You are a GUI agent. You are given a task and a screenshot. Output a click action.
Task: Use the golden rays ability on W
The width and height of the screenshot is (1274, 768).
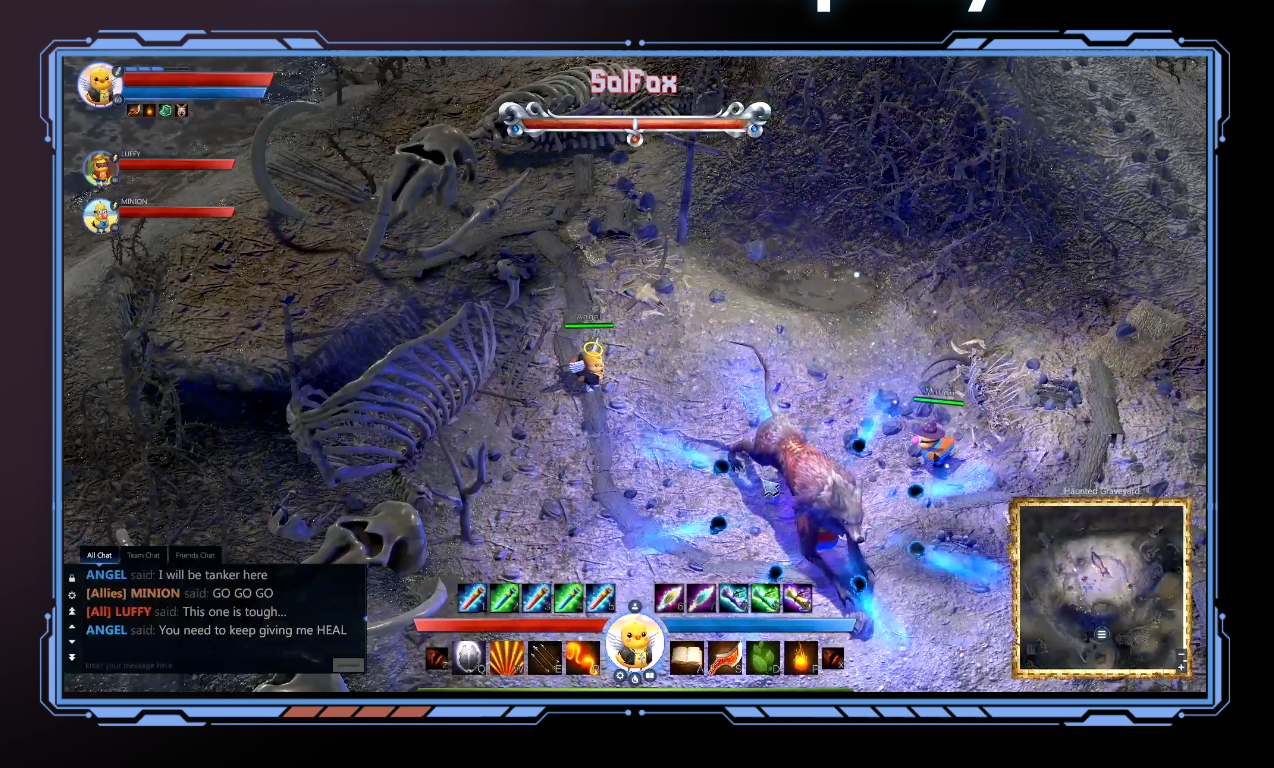(x=506, y=657)
